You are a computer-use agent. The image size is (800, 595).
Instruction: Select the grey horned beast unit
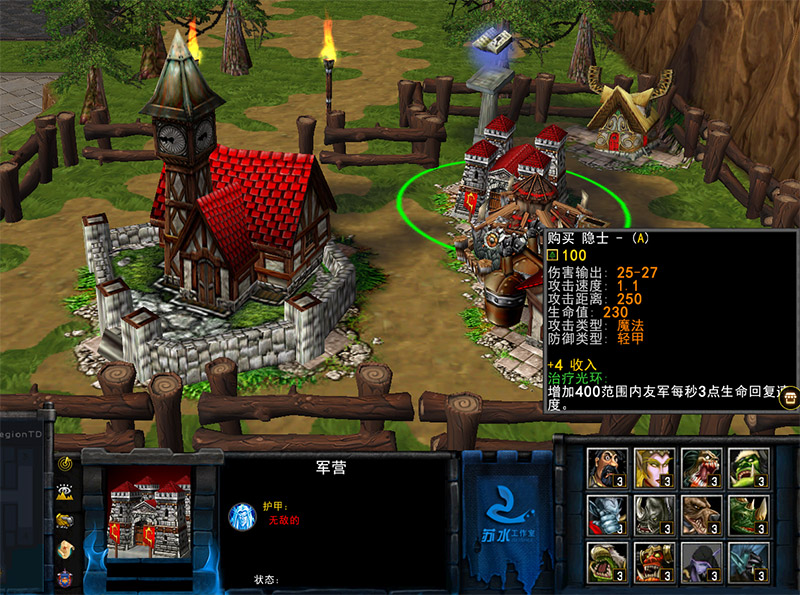coord(654,515)
